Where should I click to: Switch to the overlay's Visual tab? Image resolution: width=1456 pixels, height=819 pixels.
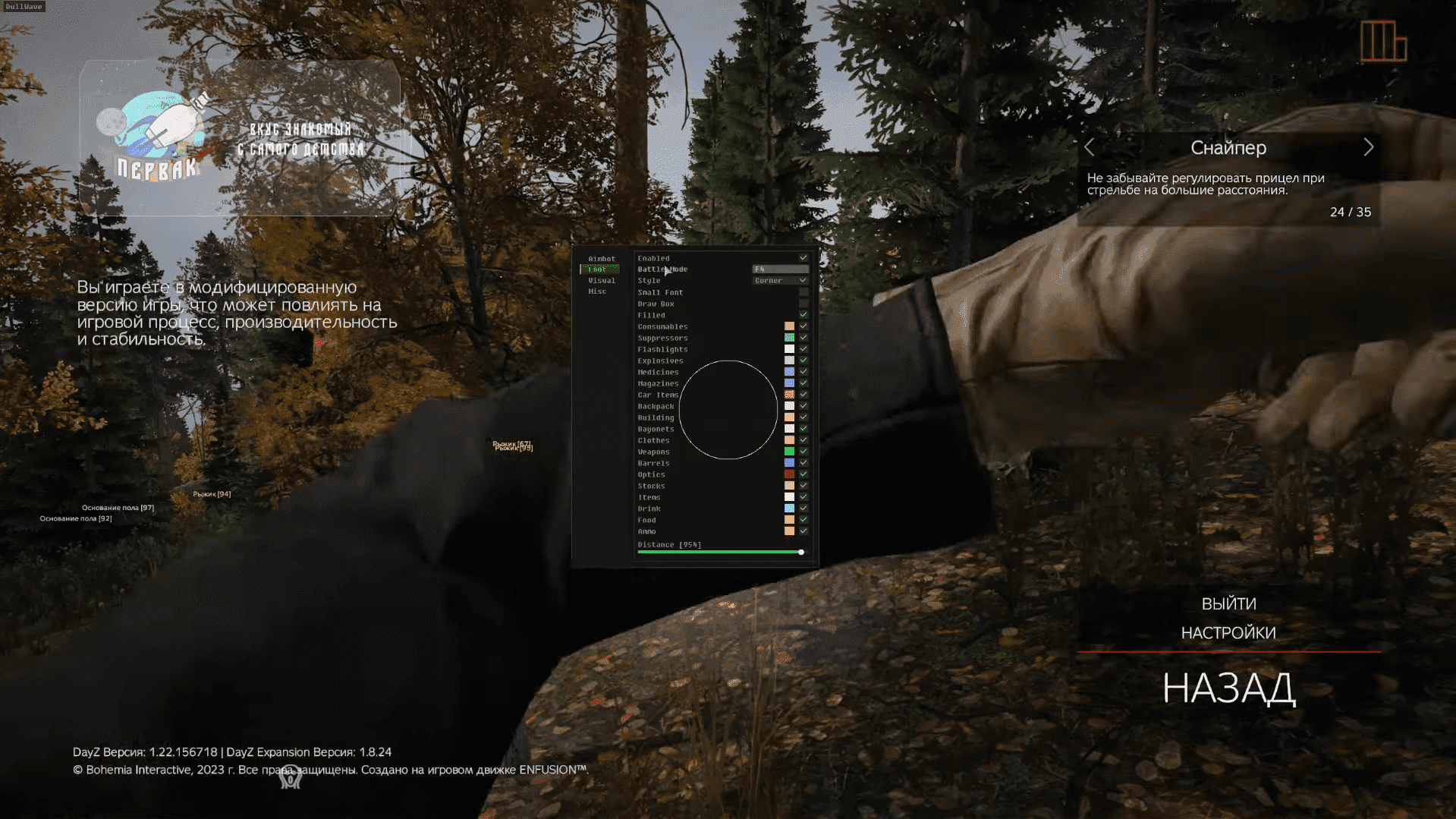601,281
